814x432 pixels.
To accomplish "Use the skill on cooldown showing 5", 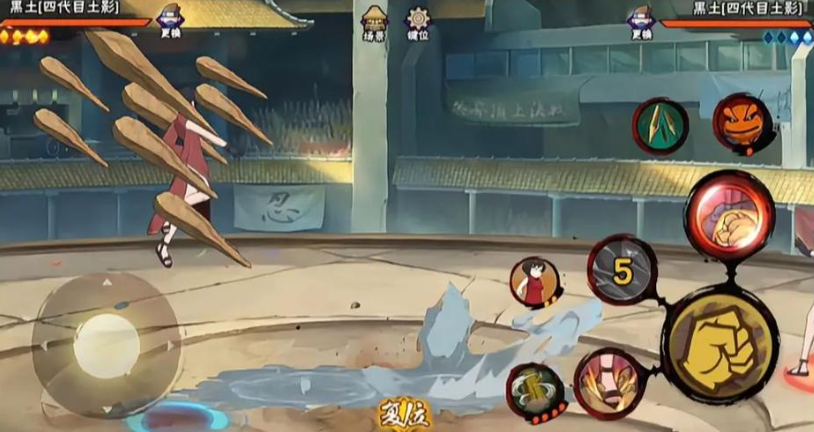I will pos(622,270).
